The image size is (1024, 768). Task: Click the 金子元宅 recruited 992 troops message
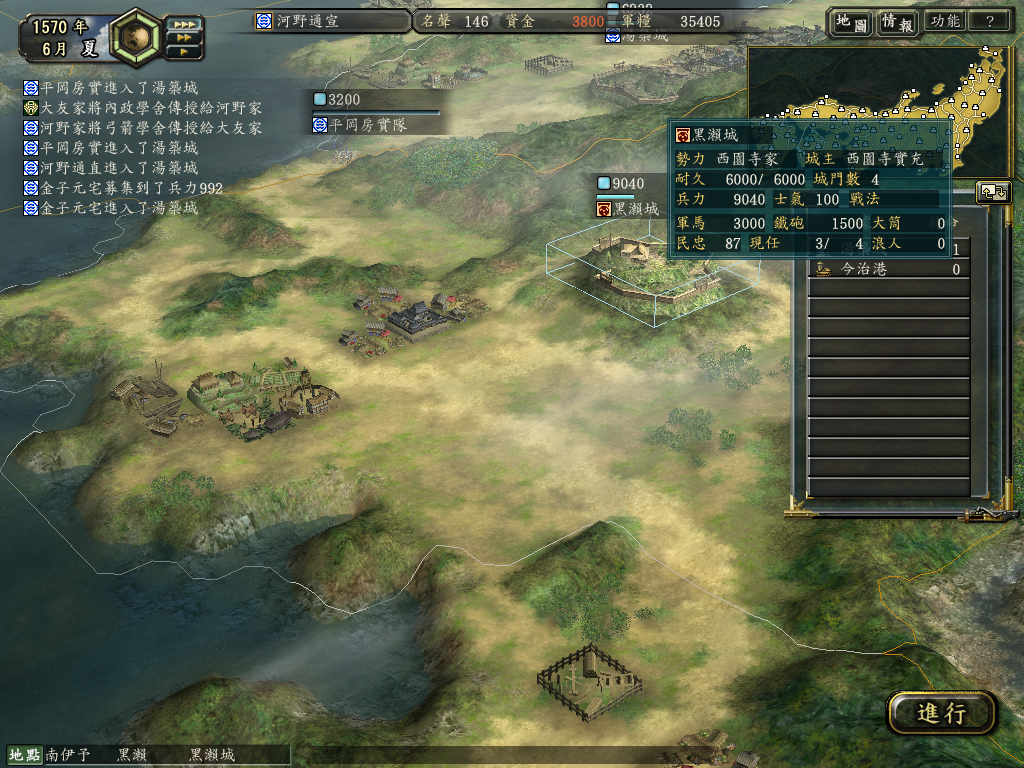pos(123,188)
